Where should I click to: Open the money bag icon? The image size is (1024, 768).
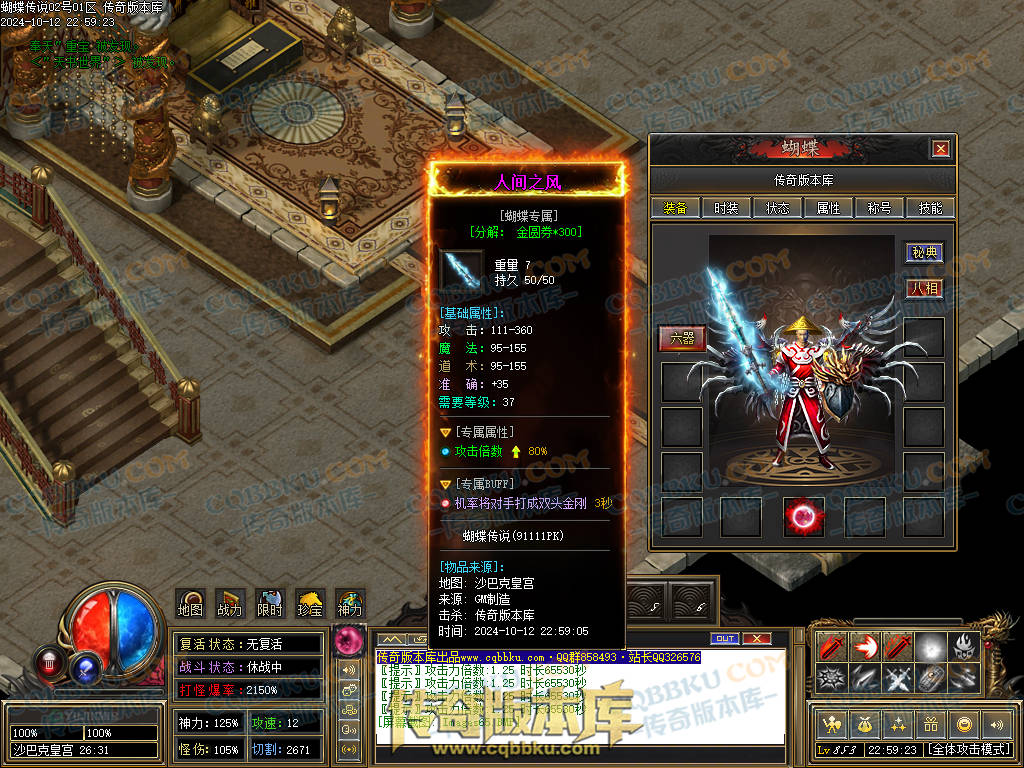(863, 724)
